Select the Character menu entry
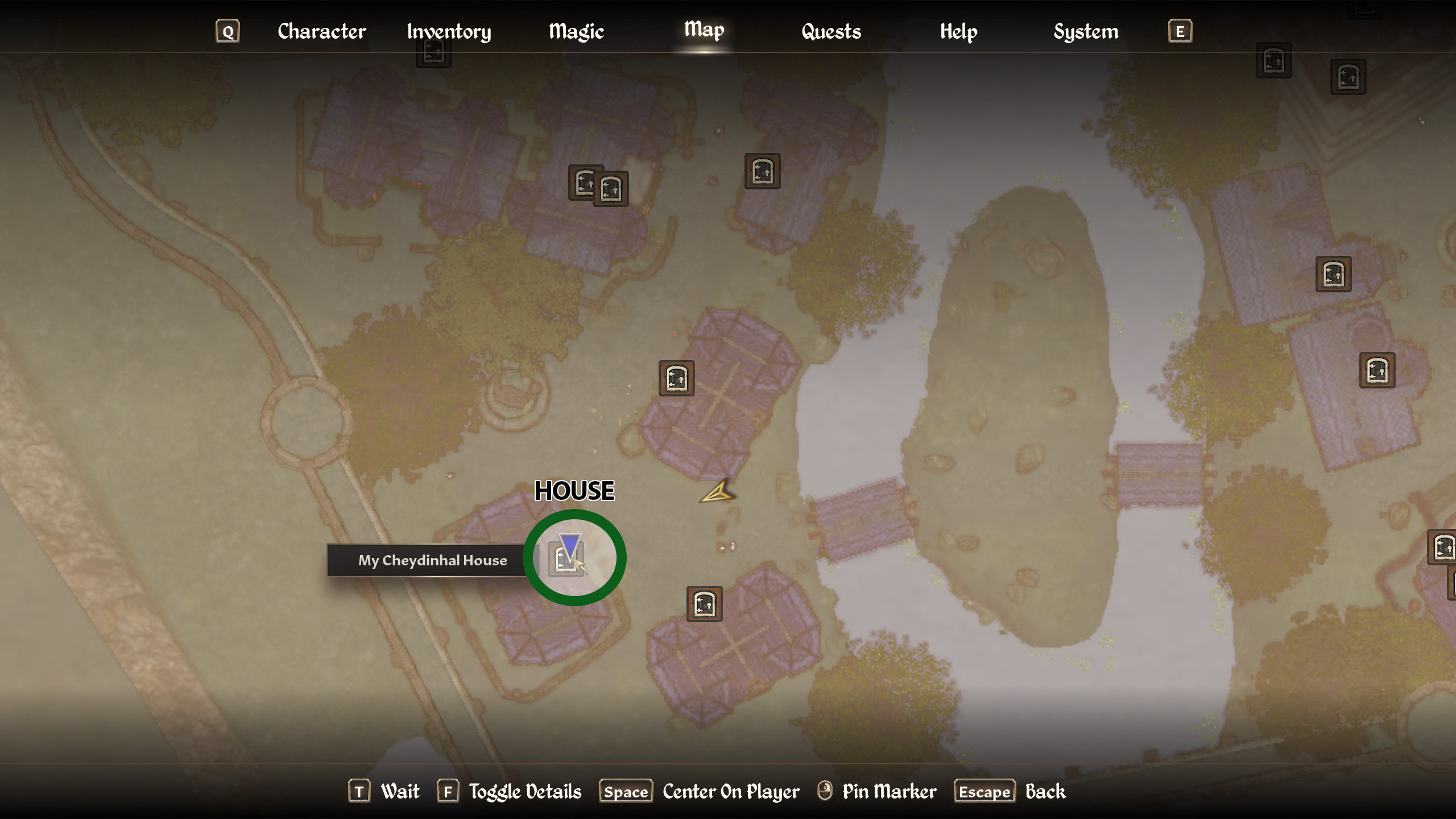This screenshot has height=819, width=1456. point(321,31)
